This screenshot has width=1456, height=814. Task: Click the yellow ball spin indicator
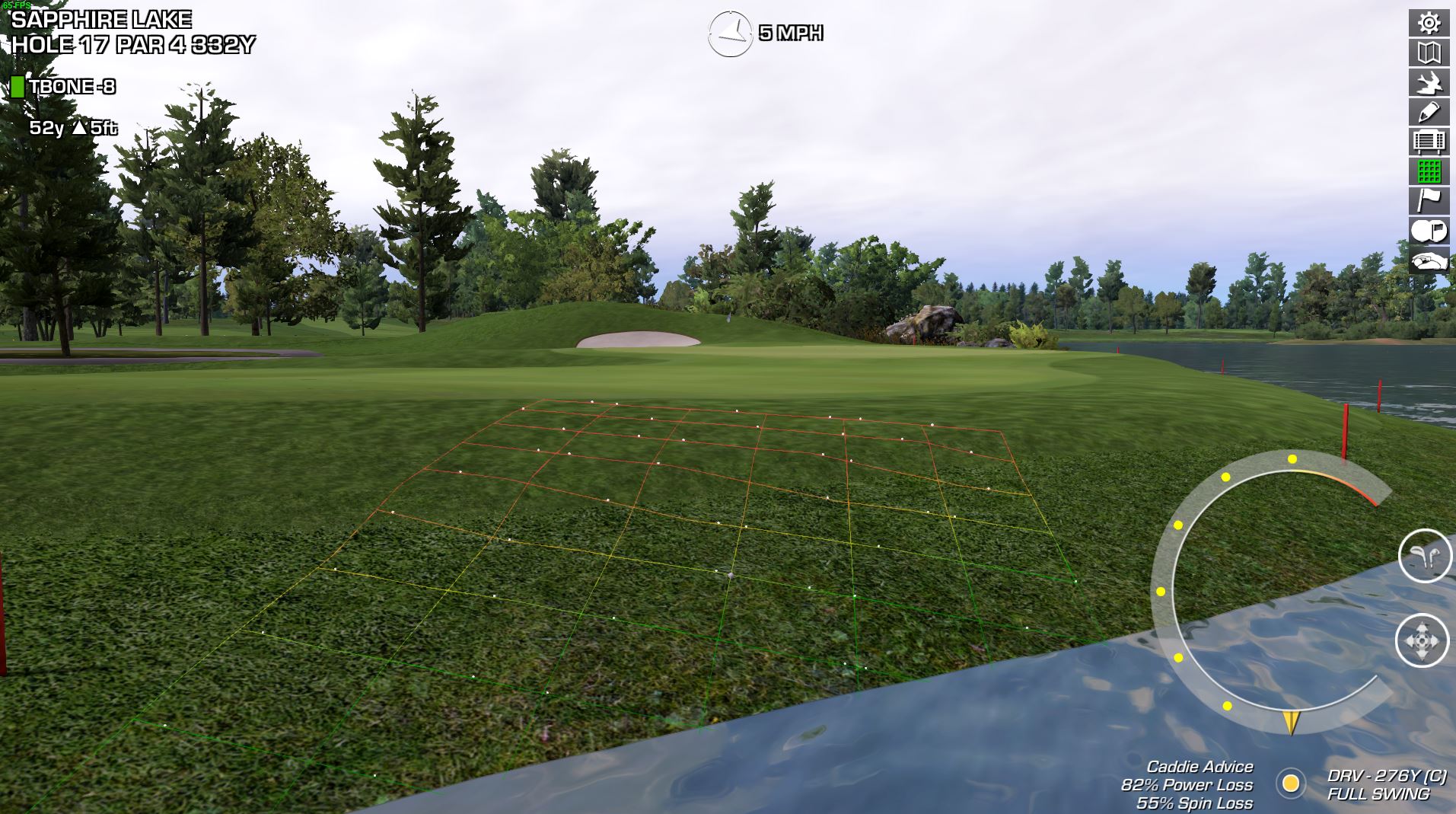(x=1290, y=783)
